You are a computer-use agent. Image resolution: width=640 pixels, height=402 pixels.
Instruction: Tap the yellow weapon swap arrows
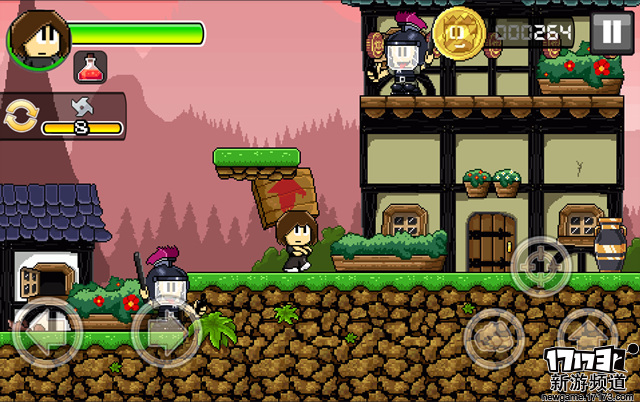19,117
